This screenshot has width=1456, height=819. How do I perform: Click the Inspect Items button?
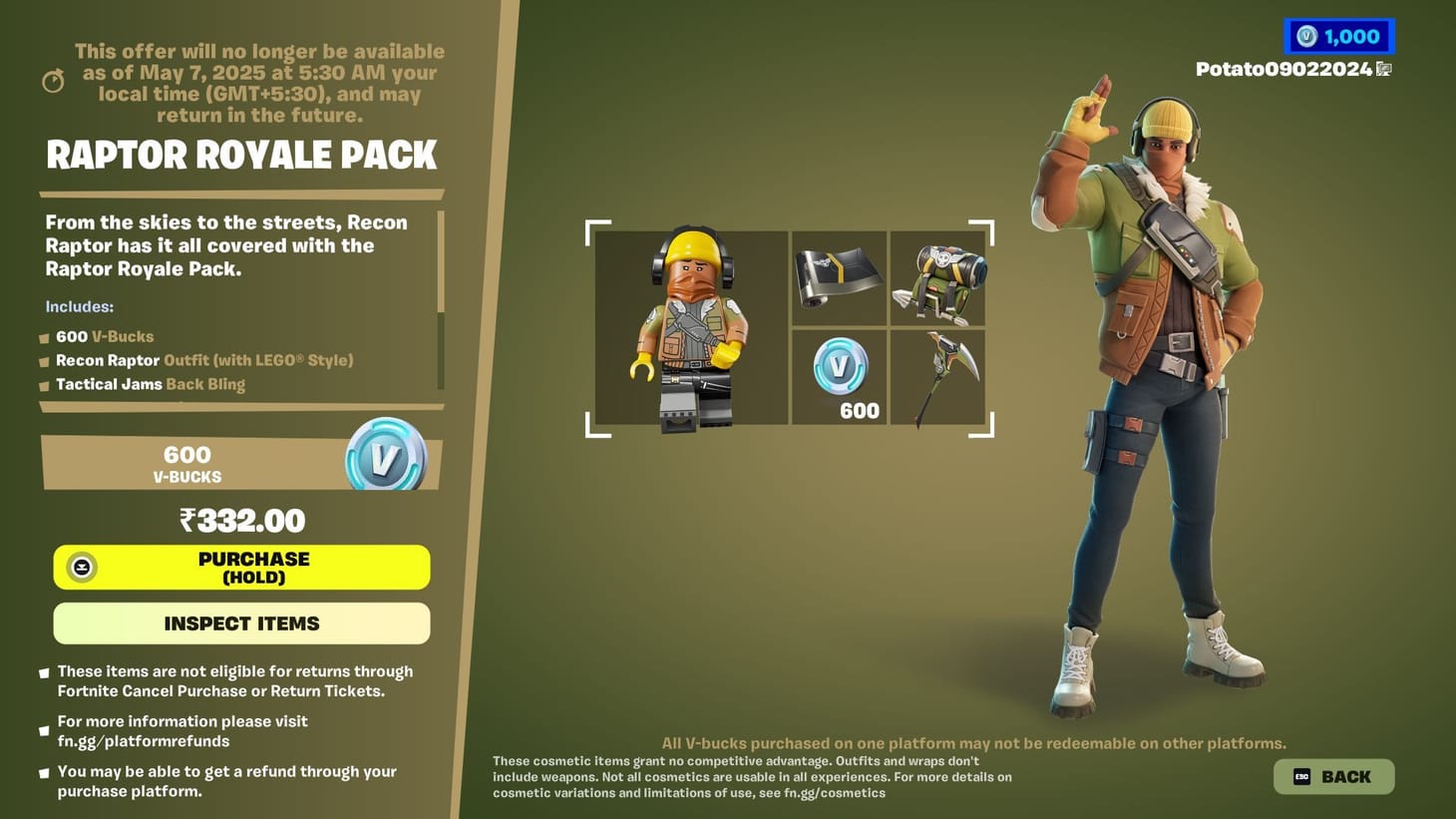pos(241,622)
